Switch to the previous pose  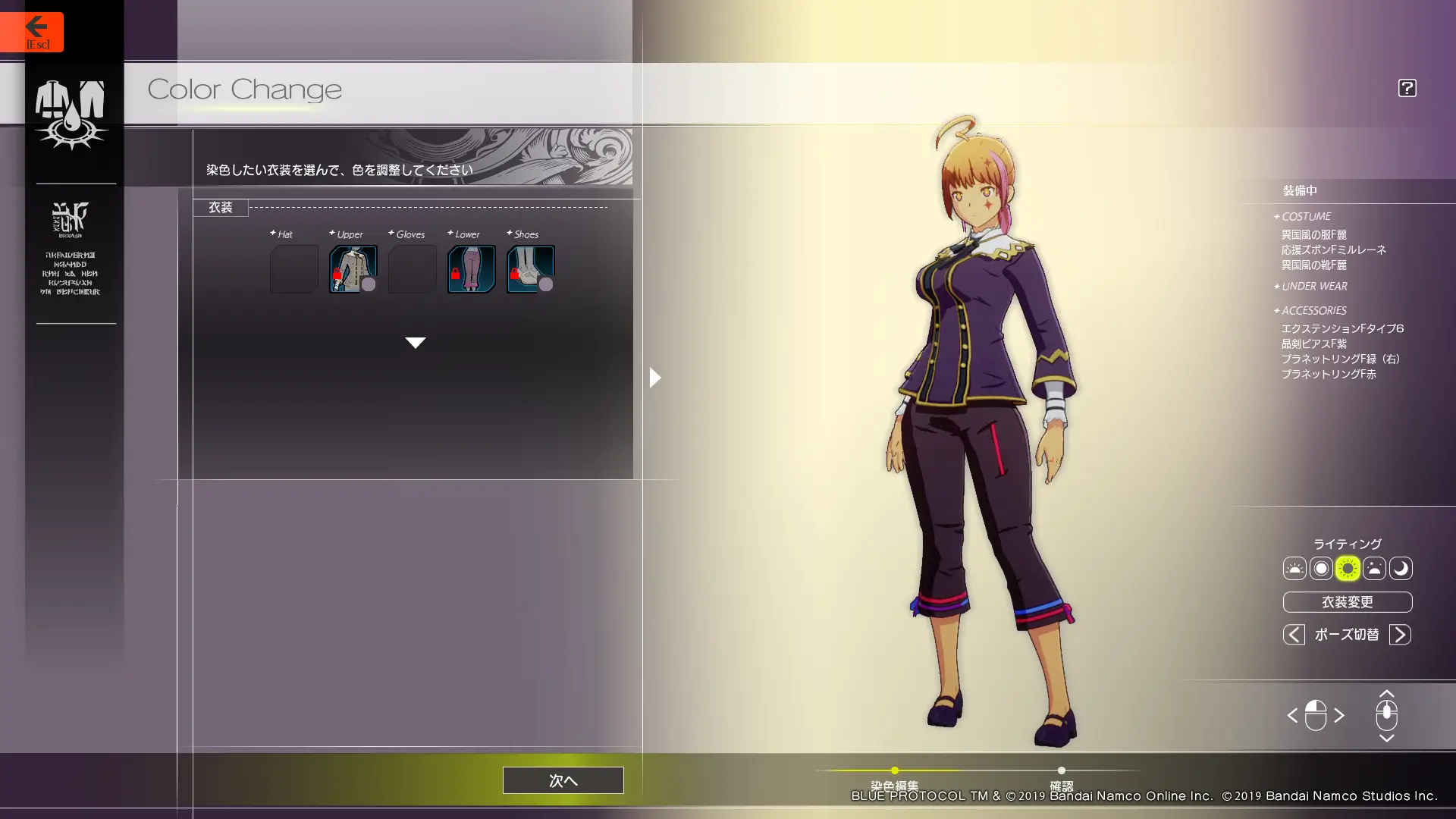(x=1294, y=634)
